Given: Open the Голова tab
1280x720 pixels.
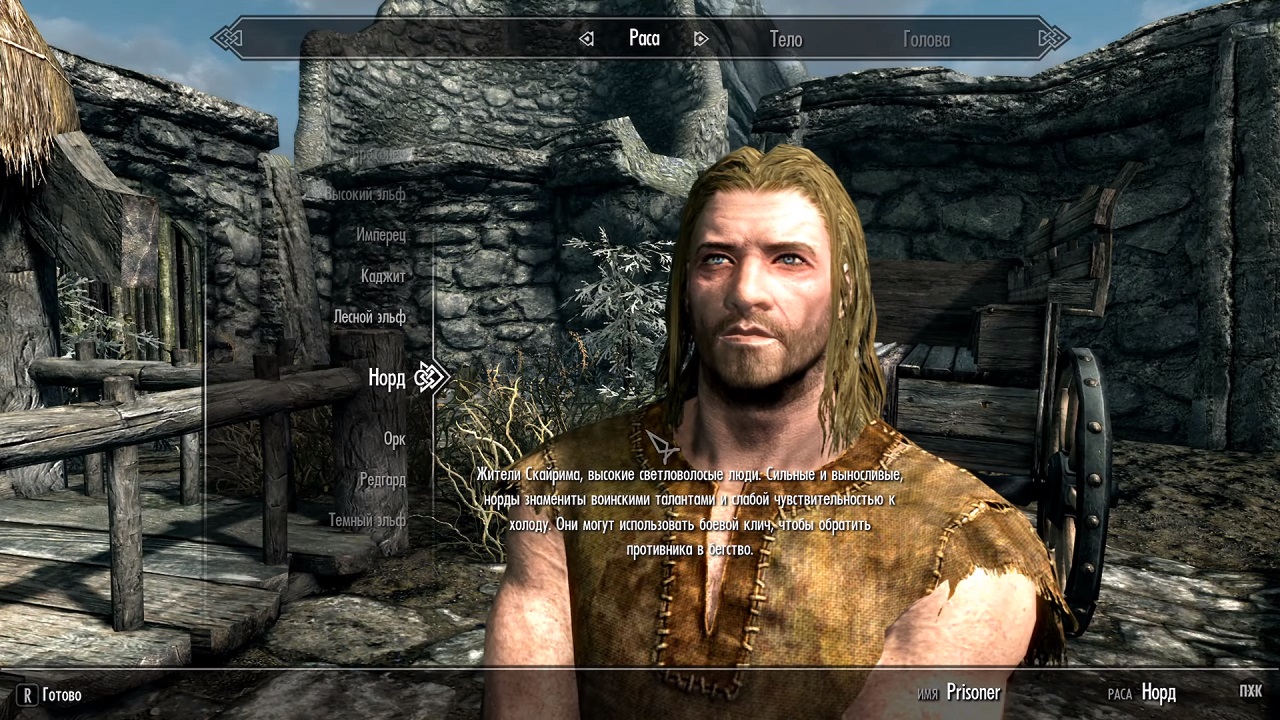Looking at the screenshot, I should (926, 39).
